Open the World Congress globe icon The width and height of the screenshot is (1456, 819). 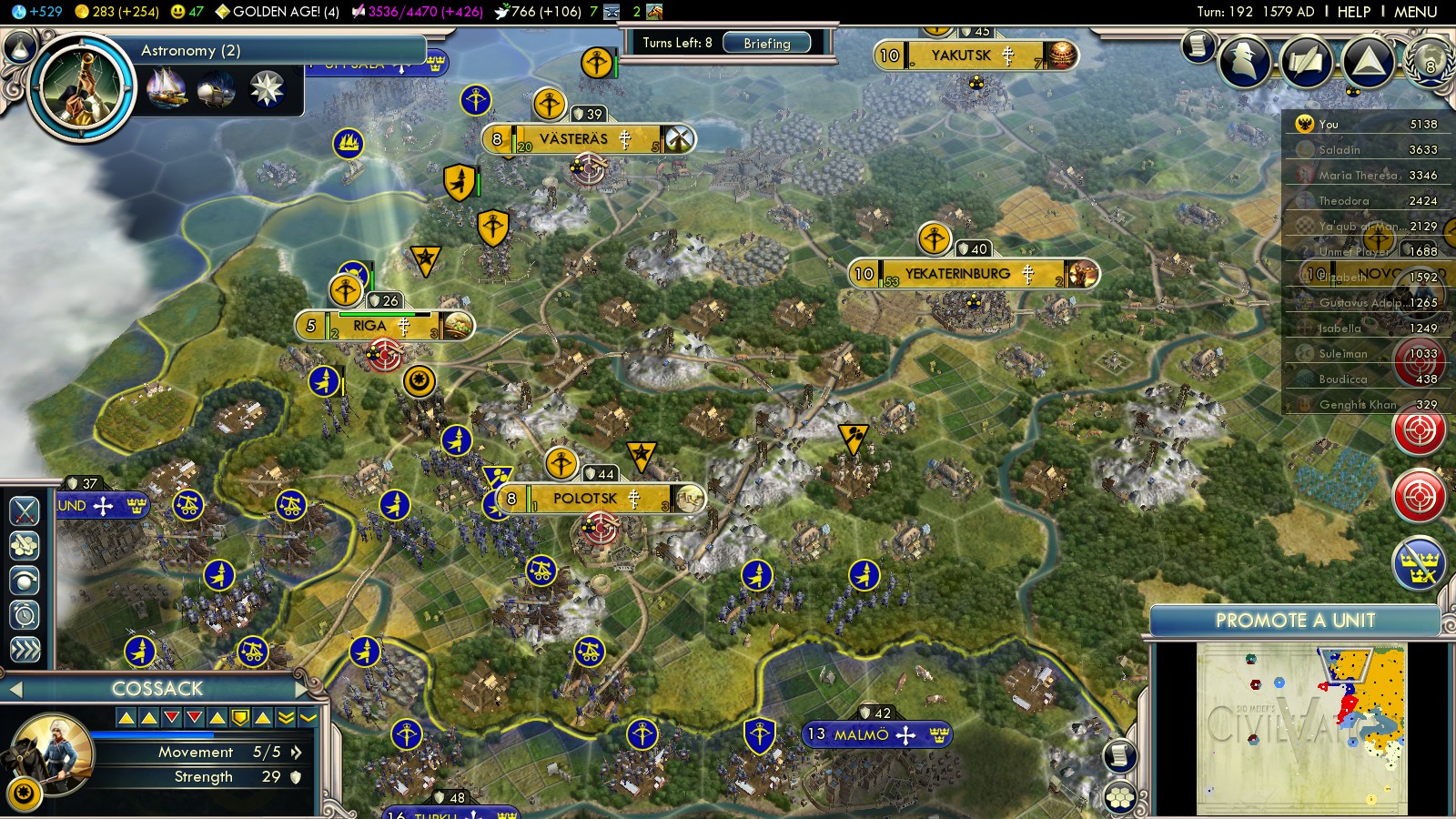click(x=1430, y=61)
